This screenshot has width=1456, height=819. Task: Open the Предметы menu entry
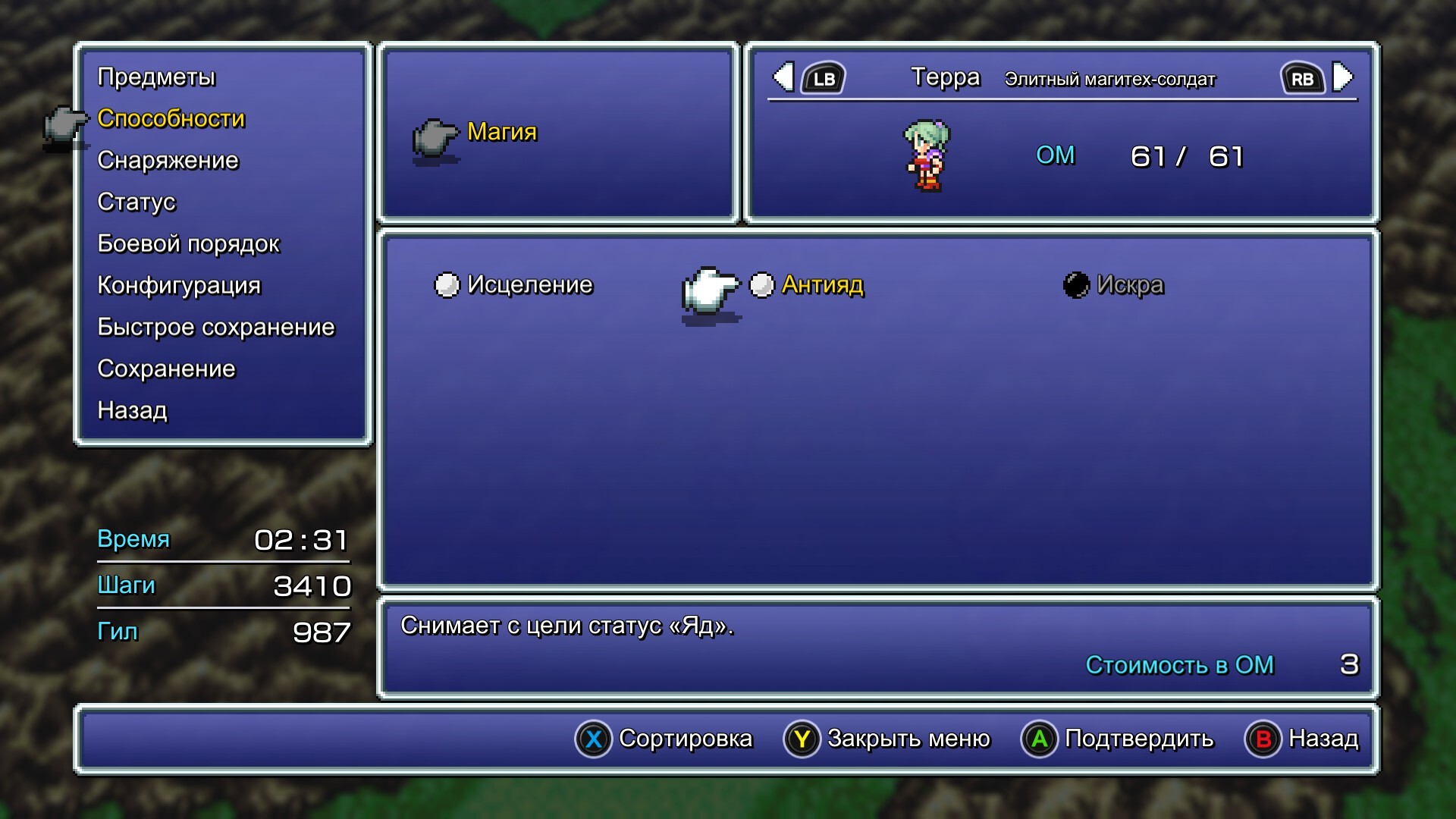click(x=156, y=77)
